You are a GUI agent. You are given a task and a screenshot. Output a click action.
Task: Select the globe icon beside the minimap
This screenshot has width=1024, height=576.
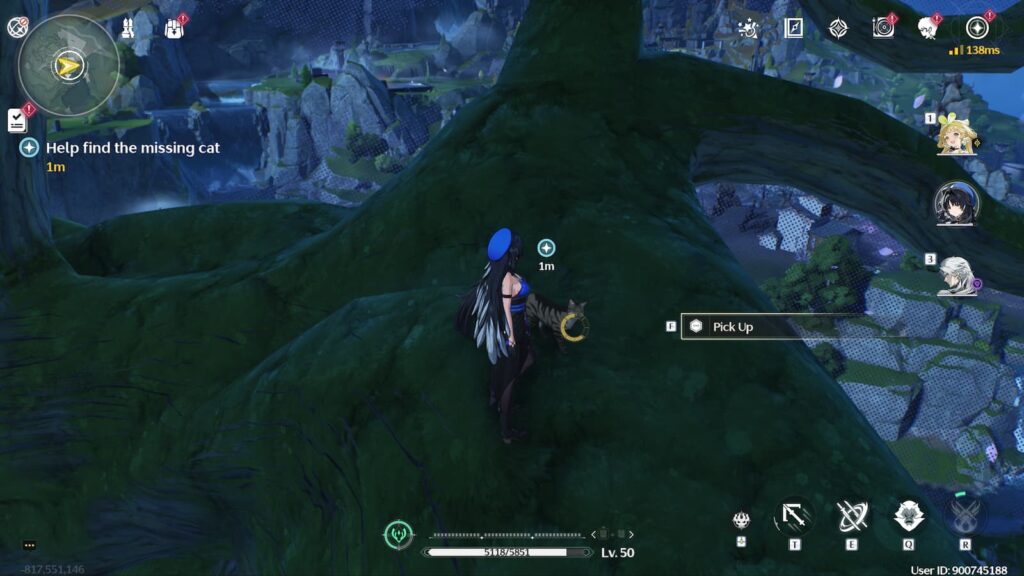17,28
